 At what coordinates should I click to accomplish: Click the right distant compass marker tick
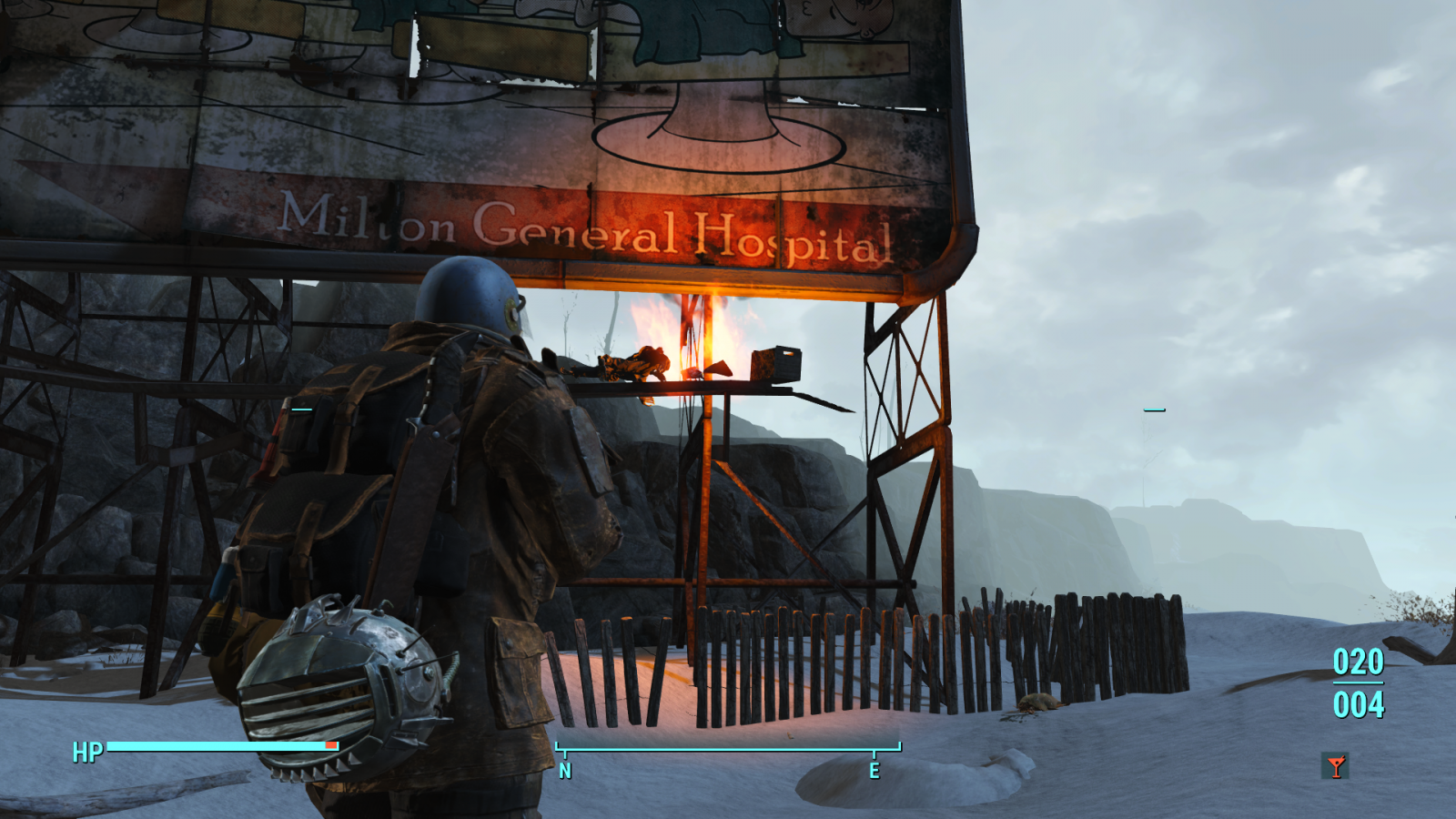[x=1154, y=411]
